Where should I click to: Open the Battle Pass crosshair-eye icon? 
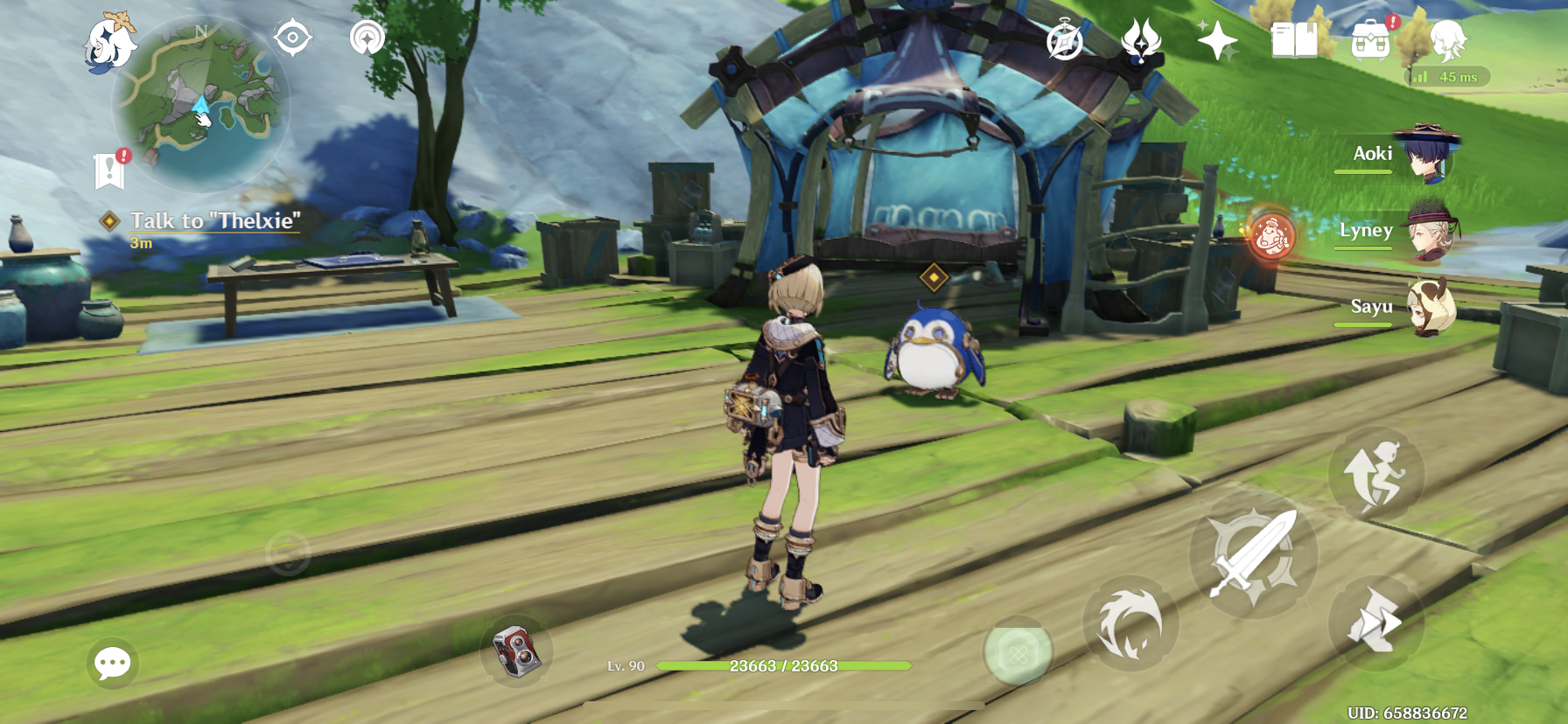(x=292, y=38)
